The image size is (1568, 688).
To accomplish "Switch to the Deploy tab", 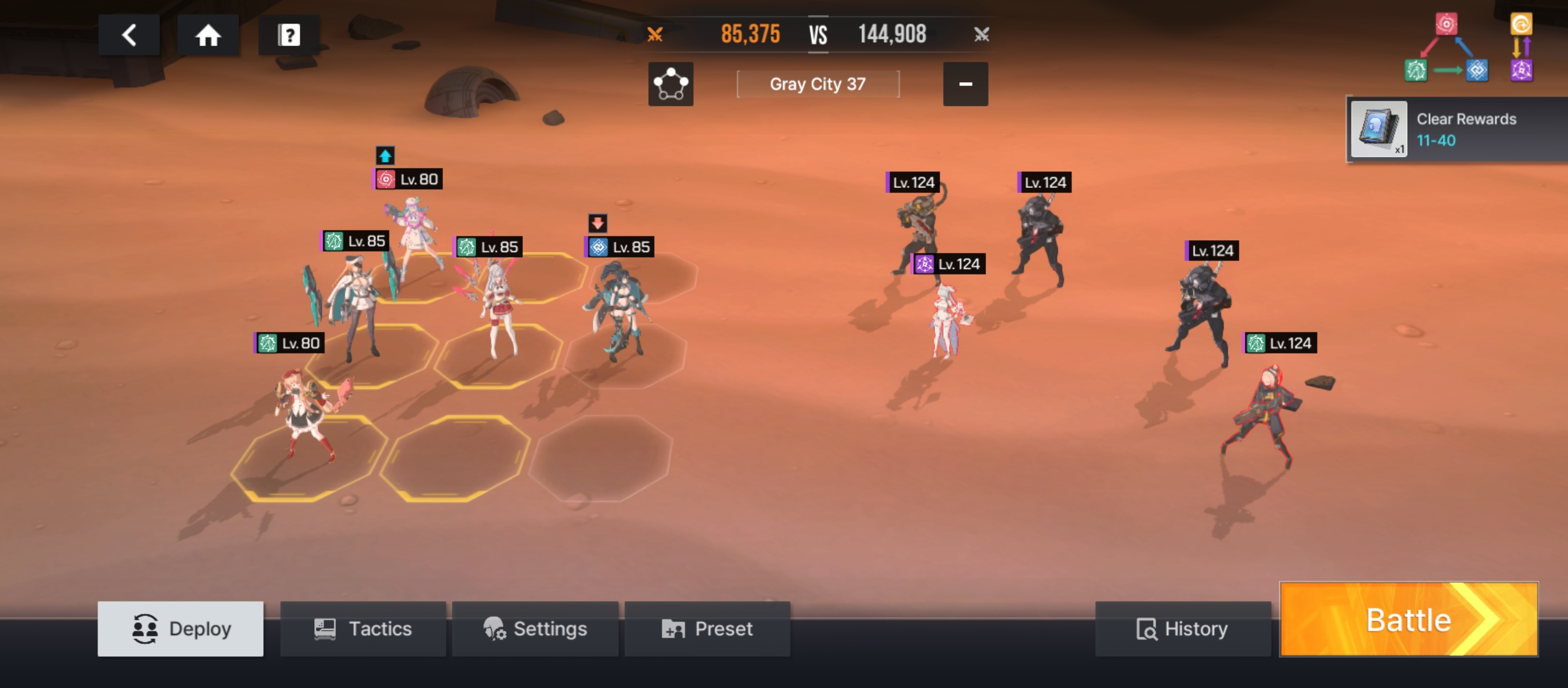I will tap(180, 629).
